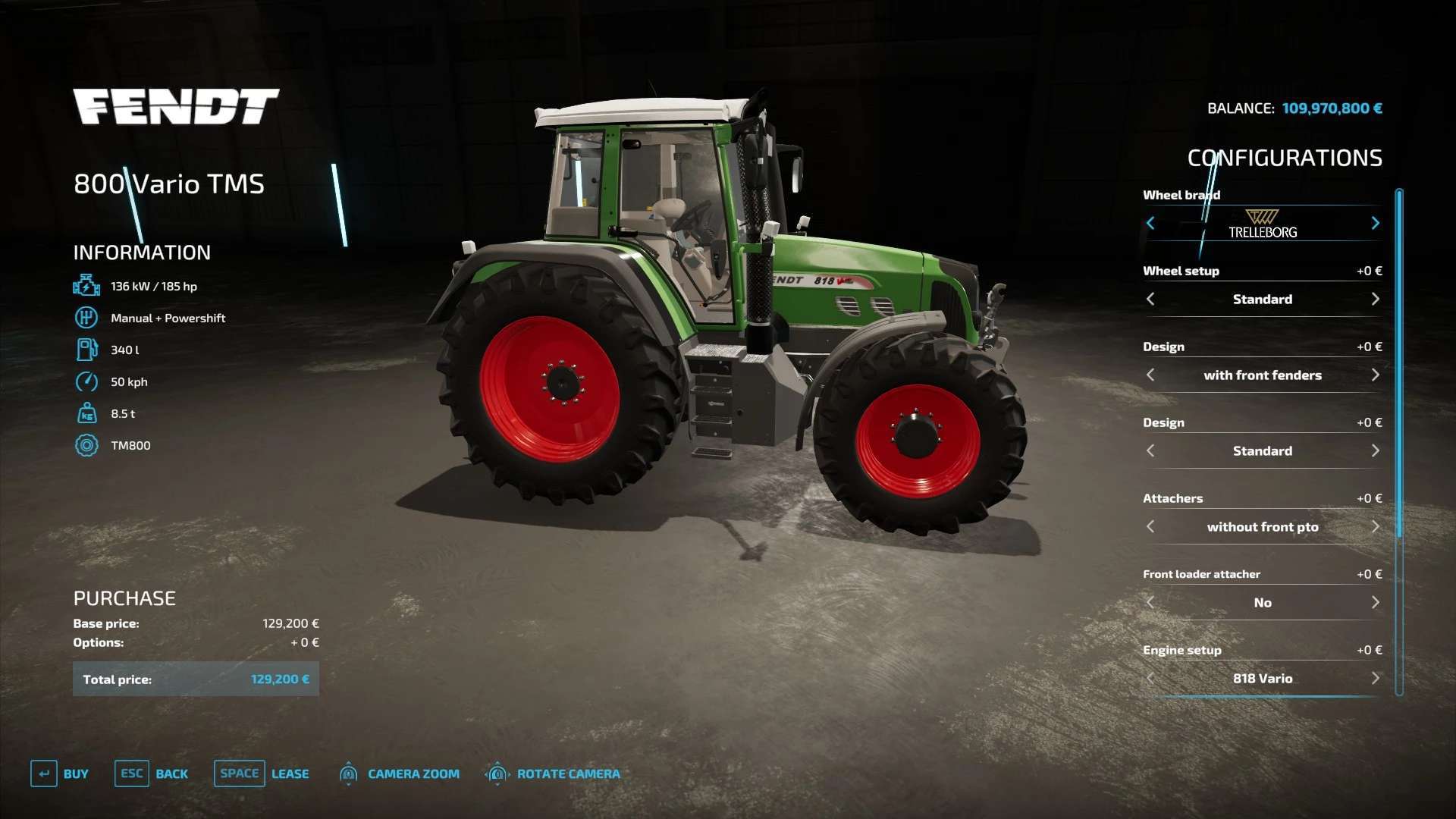Pick the next Engine setup after 818 Vario
This screenshot has height=819, width=1456.
pos(1375,678)
